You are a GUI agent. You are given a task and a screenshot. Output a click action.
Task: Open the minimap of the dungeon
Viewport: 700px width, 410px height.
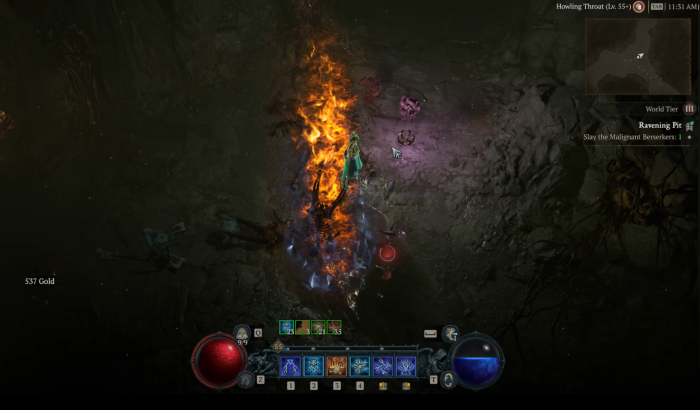click(x=638, y=56)
